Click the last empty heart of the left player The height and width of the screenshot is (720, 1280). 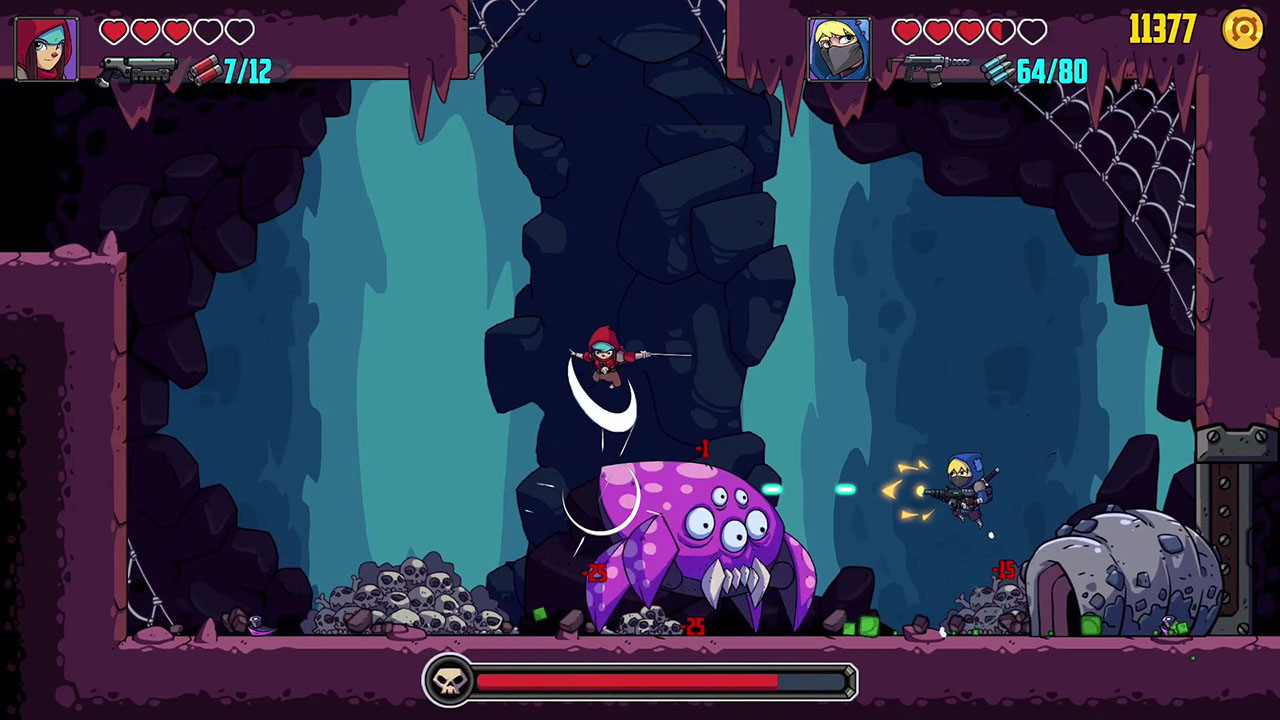click(x=238, y=31)
